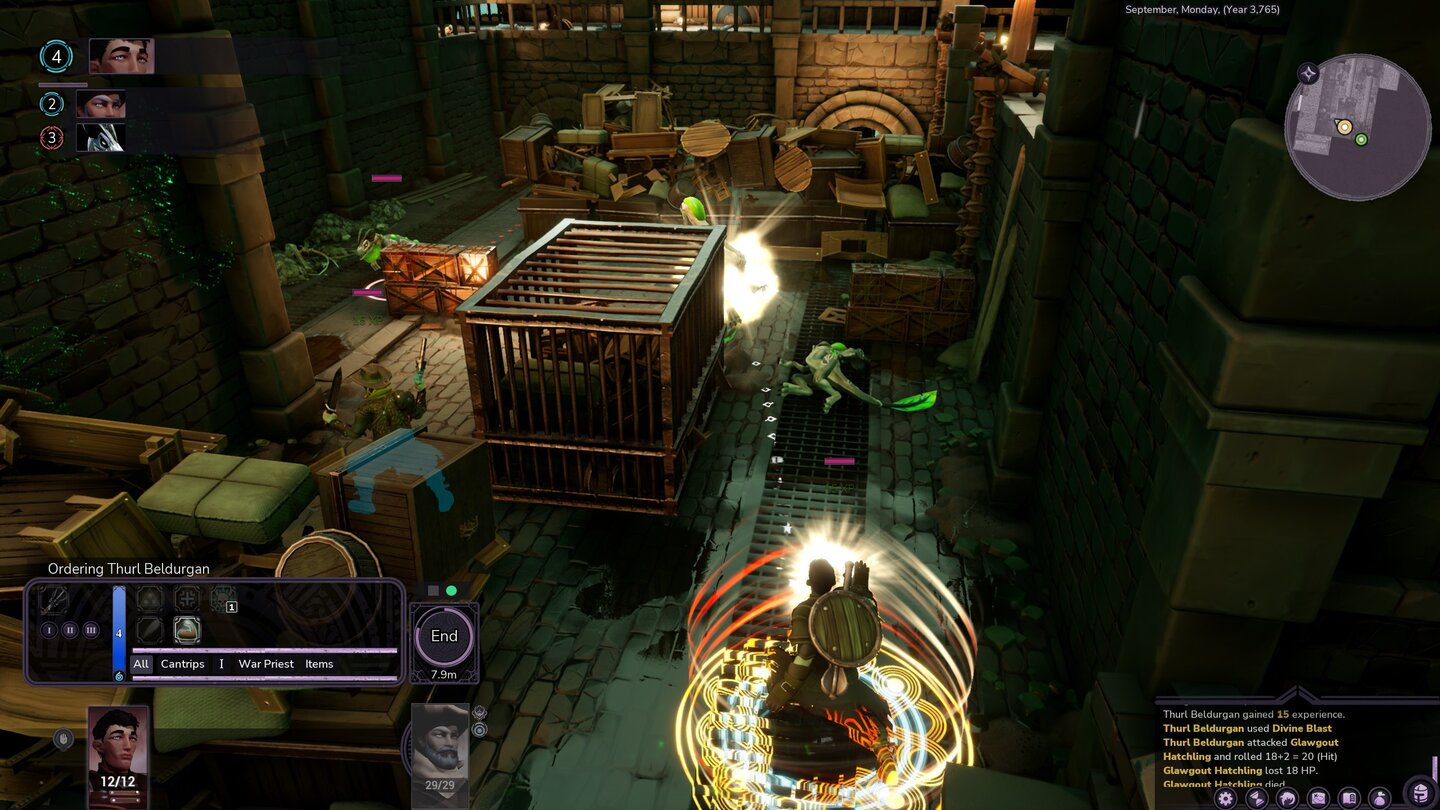The height and width of the screenshot is (810, 1440).
Task: Toggle the green dot indicator above the End button
Action: 451,591
